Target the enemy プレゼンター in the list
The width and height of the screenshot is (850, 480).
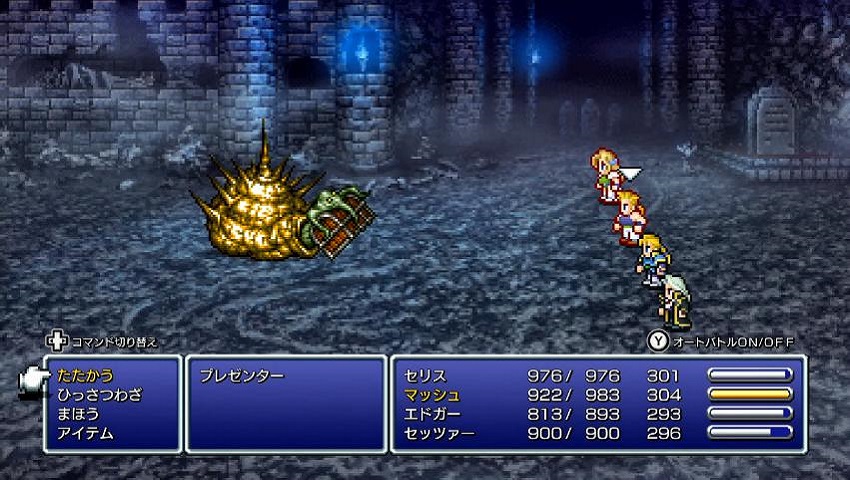[242, 376]
